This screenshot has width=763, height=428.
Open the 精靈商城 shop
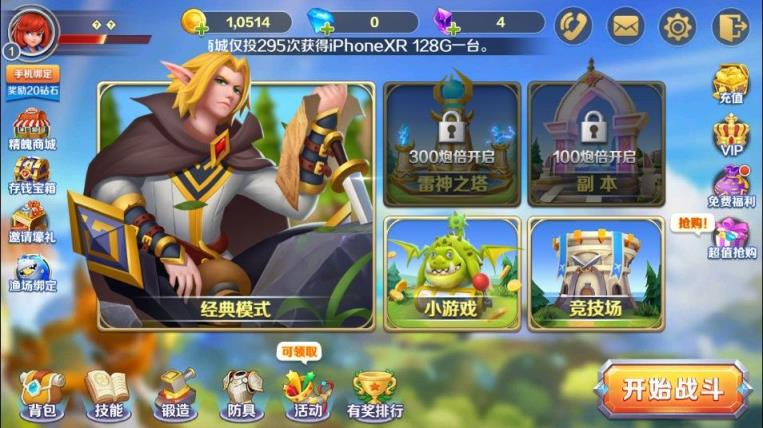[x=33, y=130]
